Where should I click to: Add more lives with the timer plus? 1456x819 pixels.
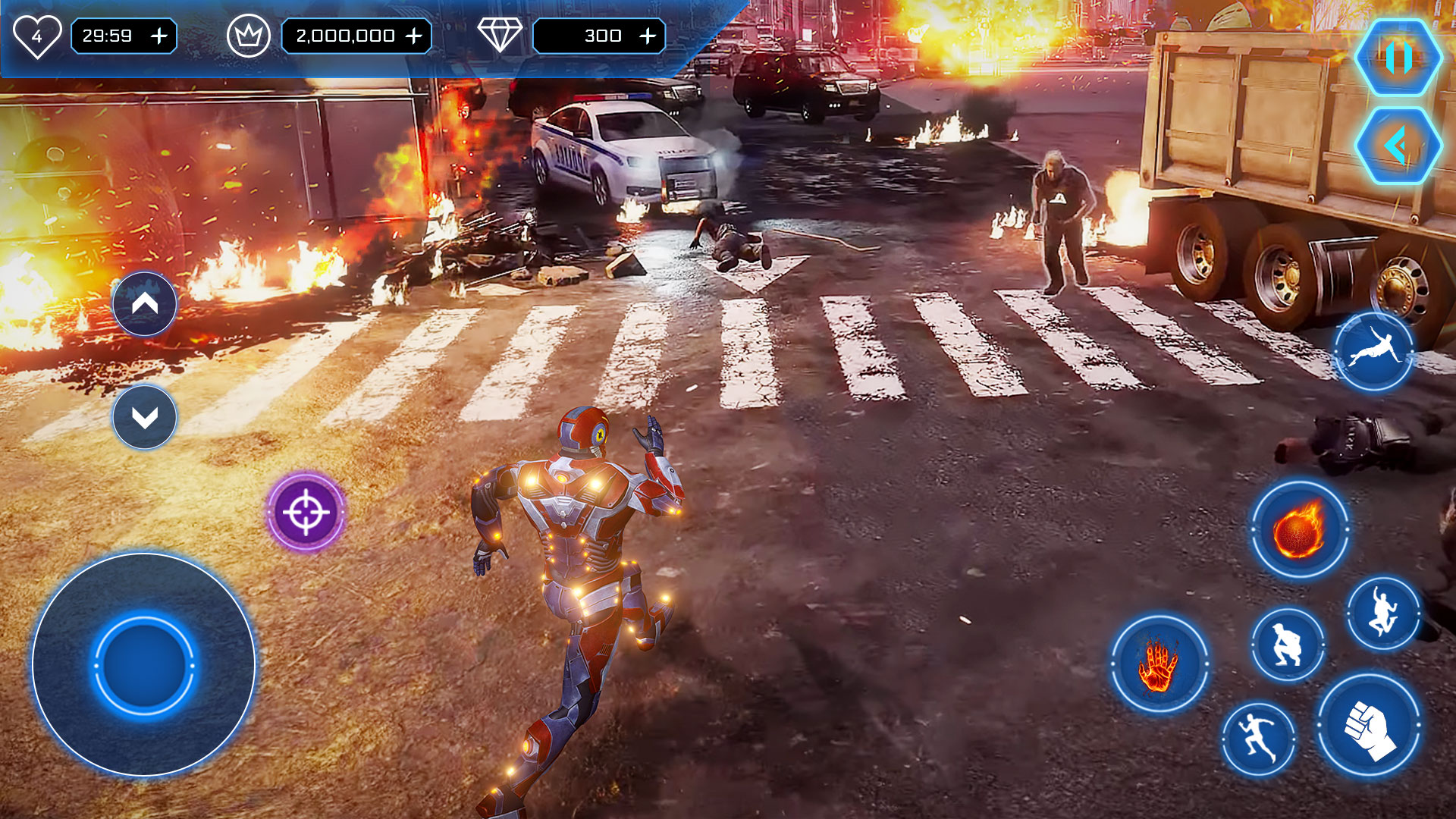pos(159,36)
